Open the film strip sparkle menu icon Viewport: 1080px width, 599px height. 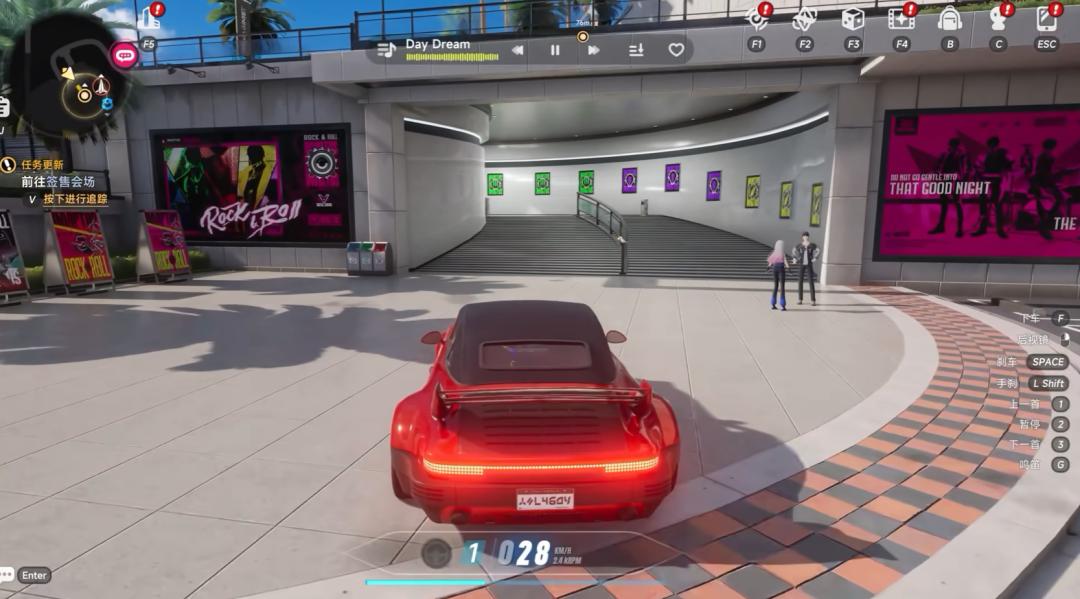point(900,19)
